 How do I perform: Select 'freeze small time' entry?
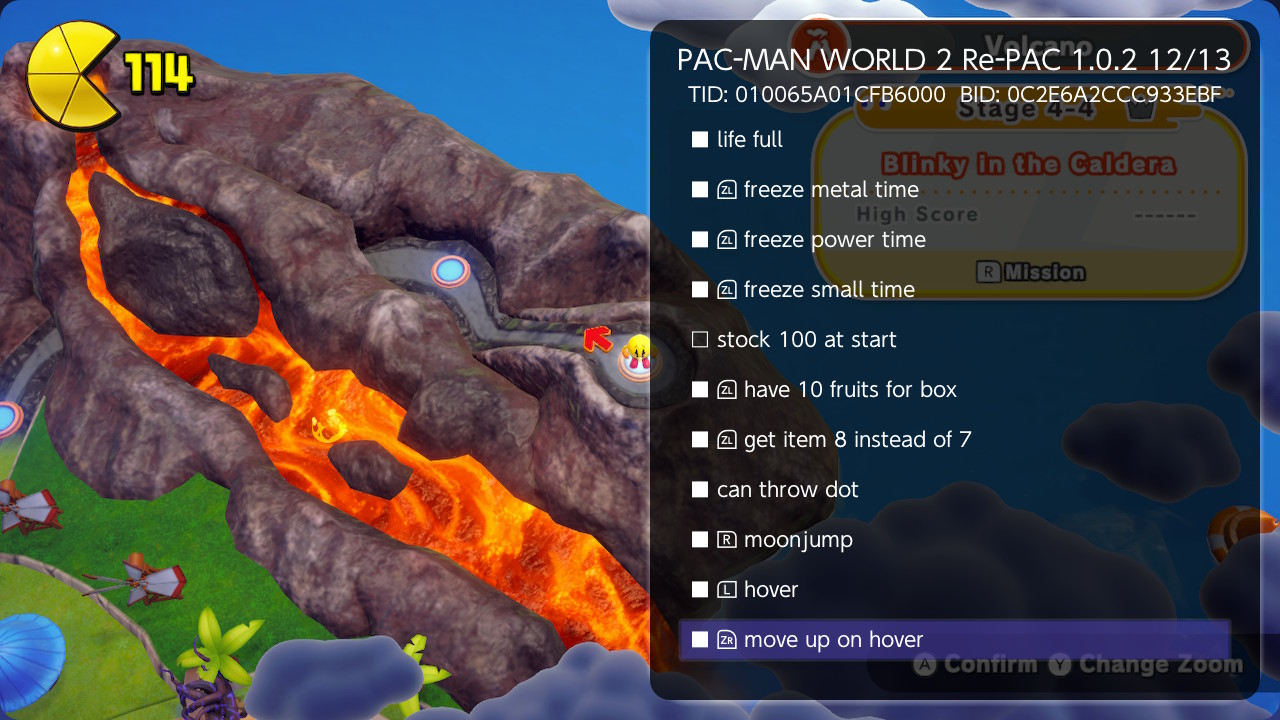[x=700, y=290]
